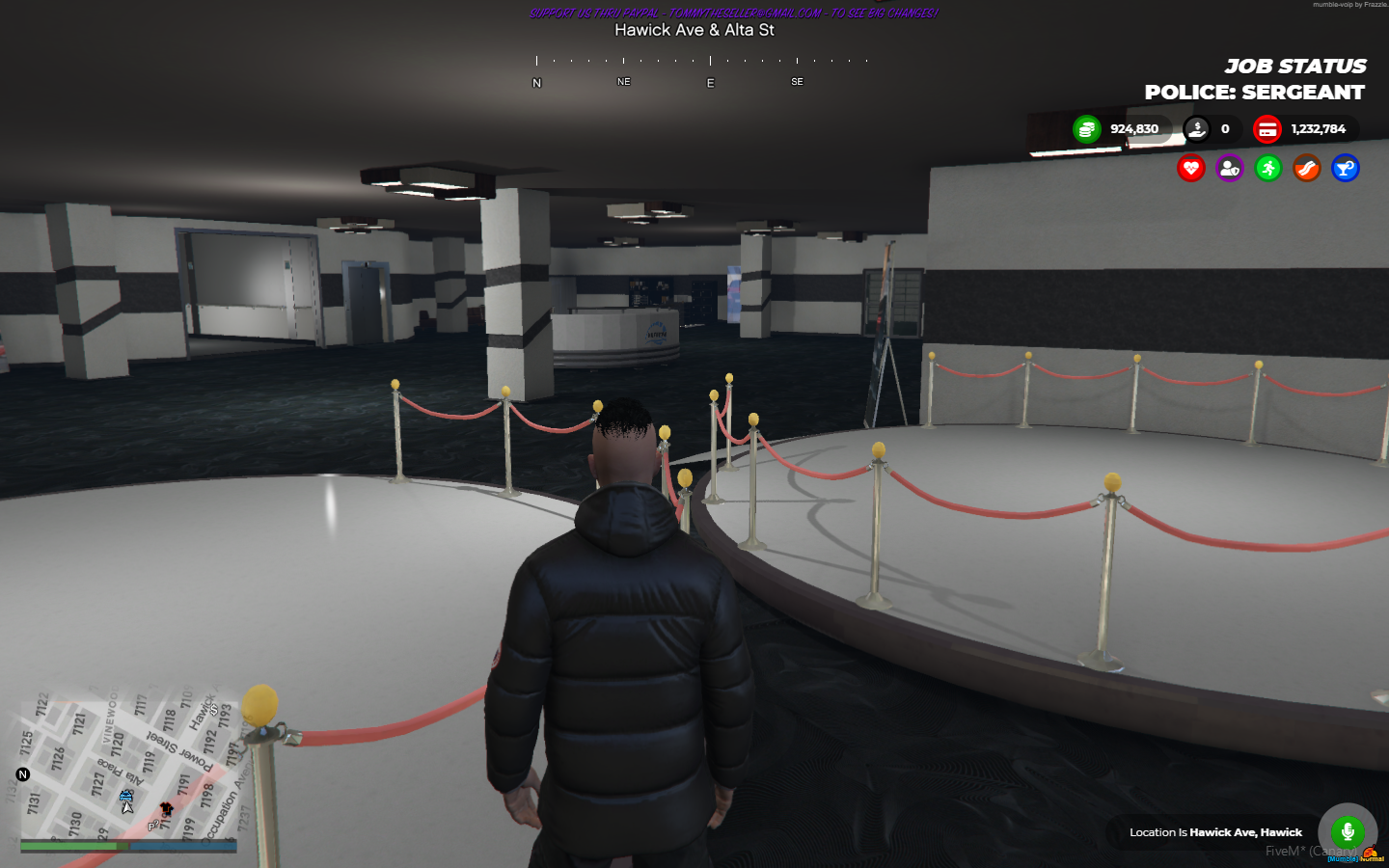Toggle the green microphone button

point(1347,830)
